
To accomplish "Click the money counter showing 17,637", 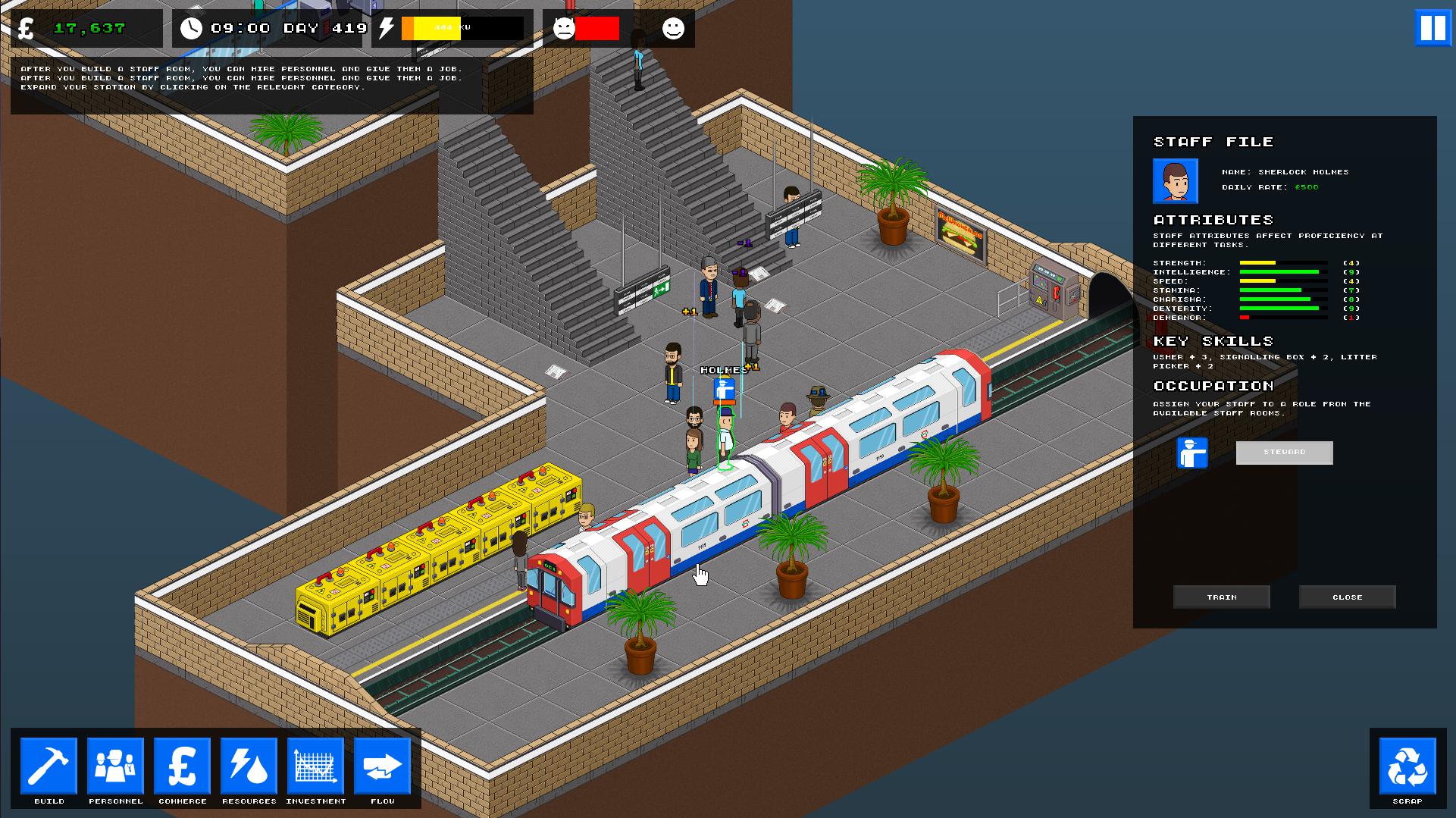I will [89, 28].
